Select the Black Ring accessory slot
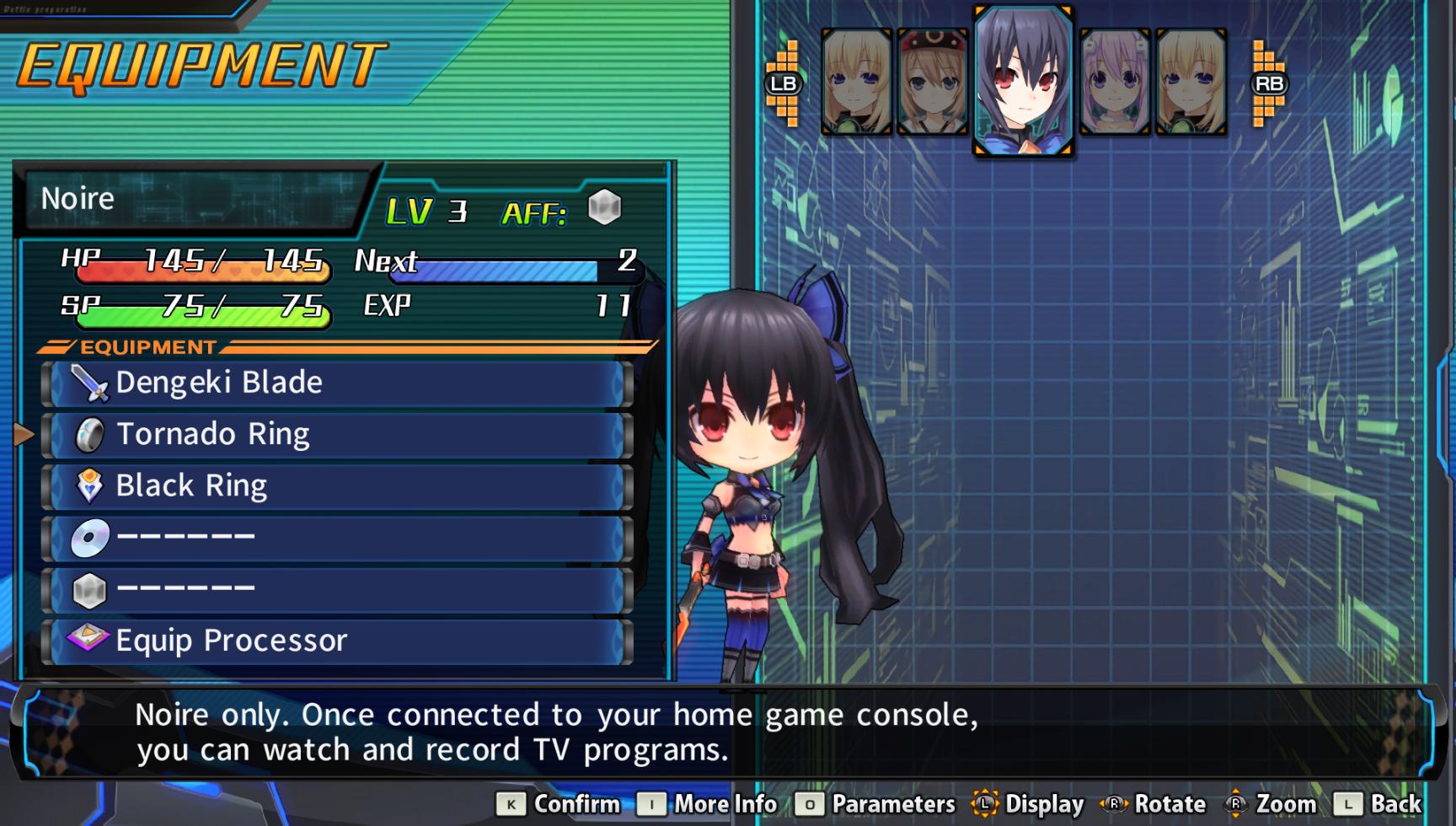 pyautogui.click(x=337, y=486)
